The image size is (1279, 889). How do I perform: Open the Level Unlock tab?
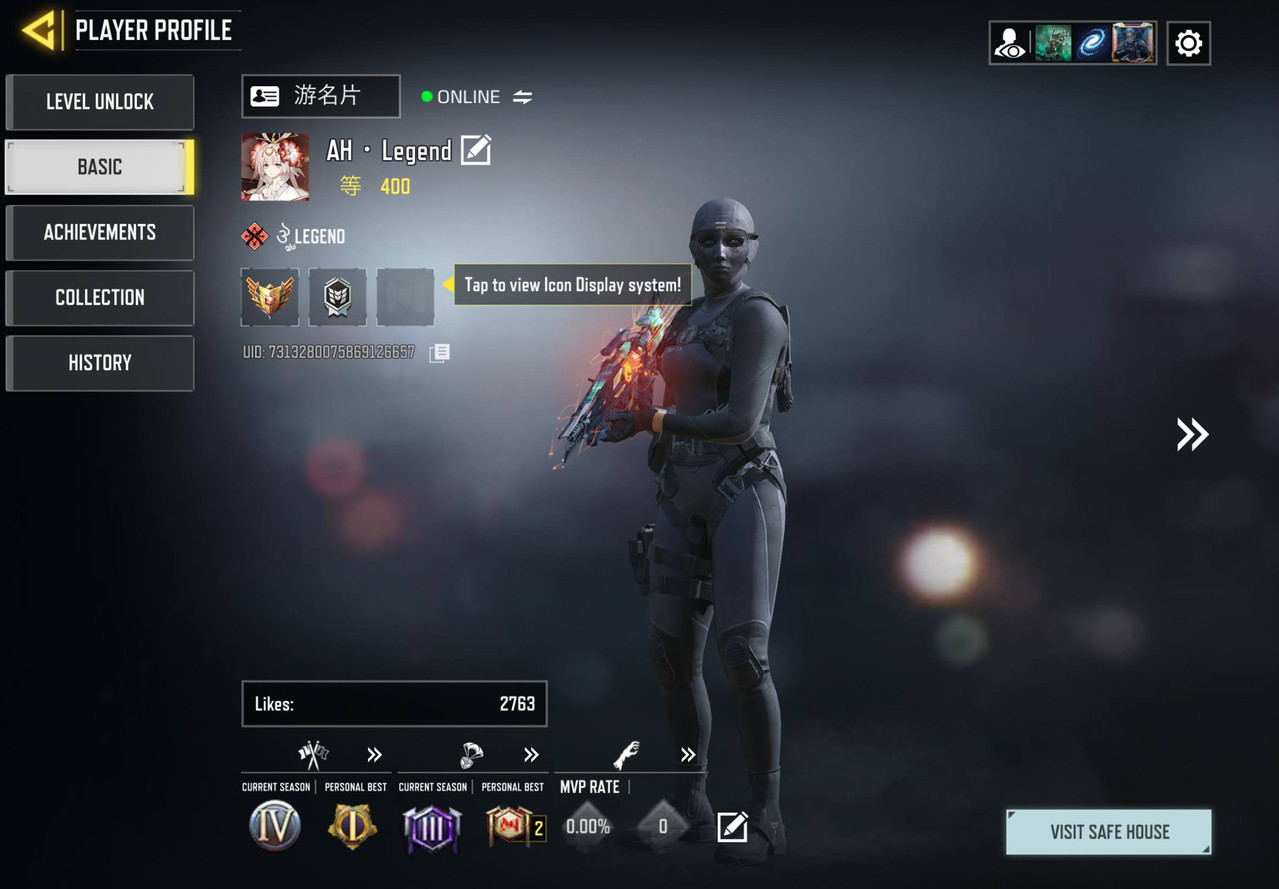(x=100, y=102)
